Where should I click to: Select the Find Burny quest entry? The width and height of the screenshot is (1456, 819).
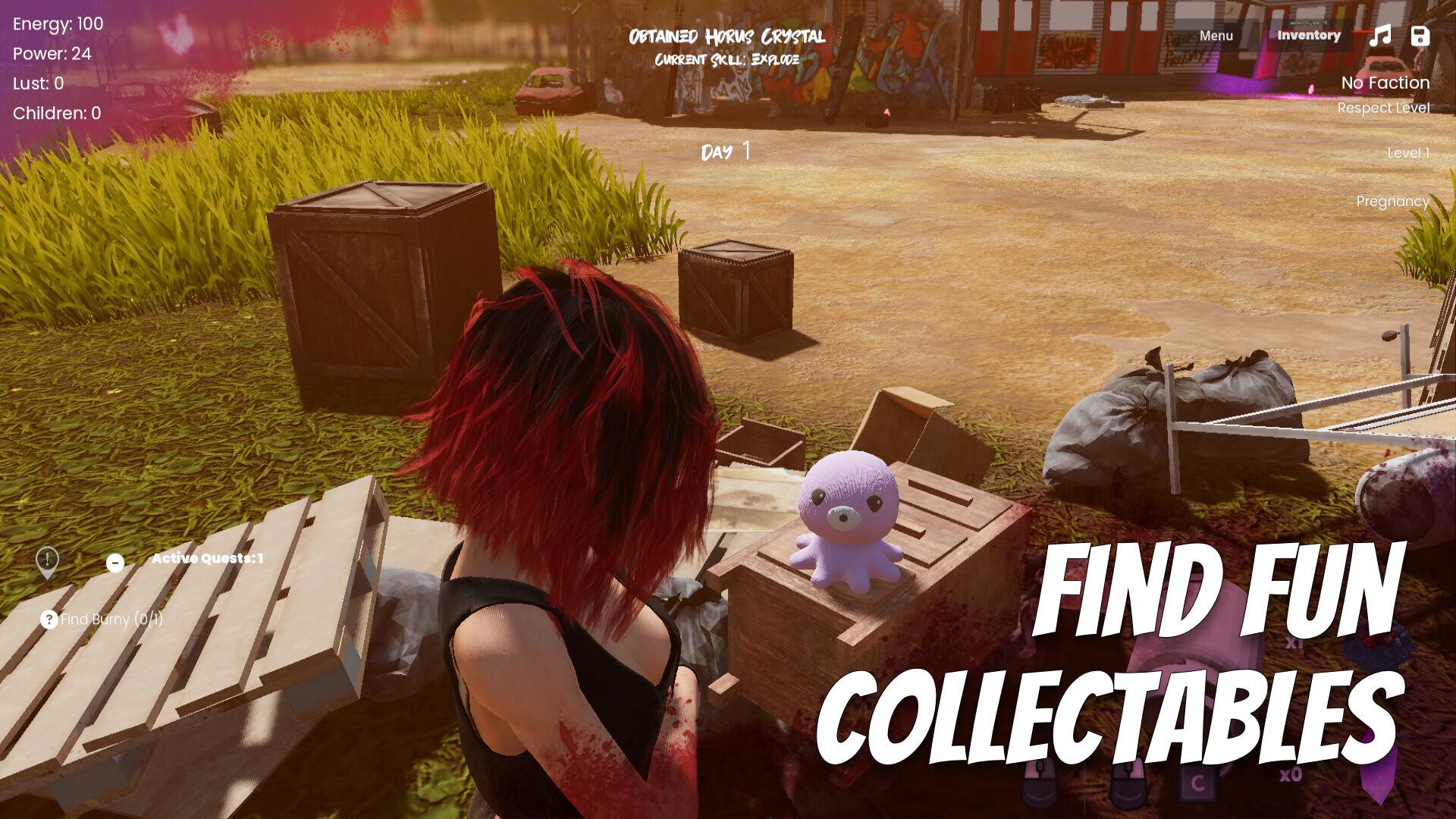[x=102, y=620]
